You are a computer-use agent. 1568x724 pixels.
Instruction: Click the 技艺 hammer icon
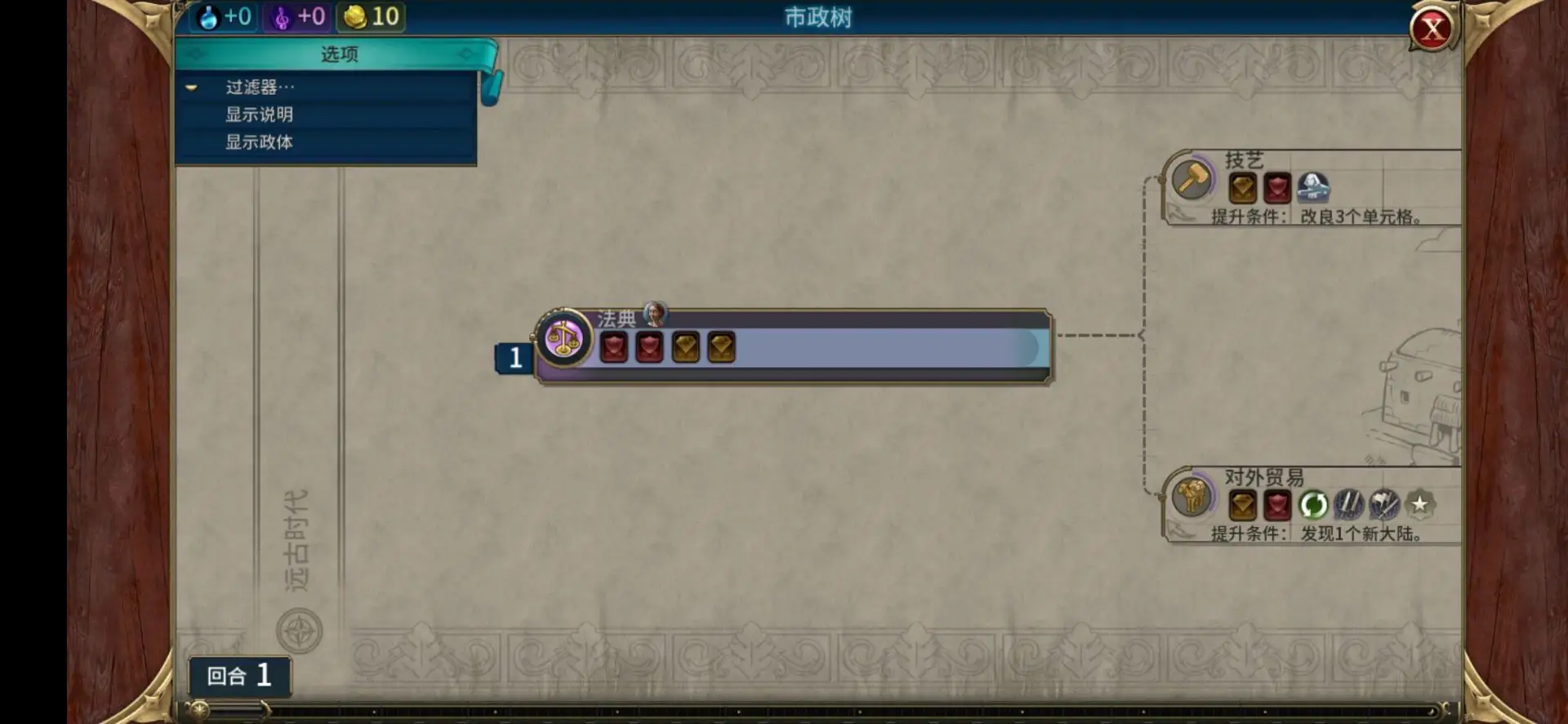click(1192, 179)
